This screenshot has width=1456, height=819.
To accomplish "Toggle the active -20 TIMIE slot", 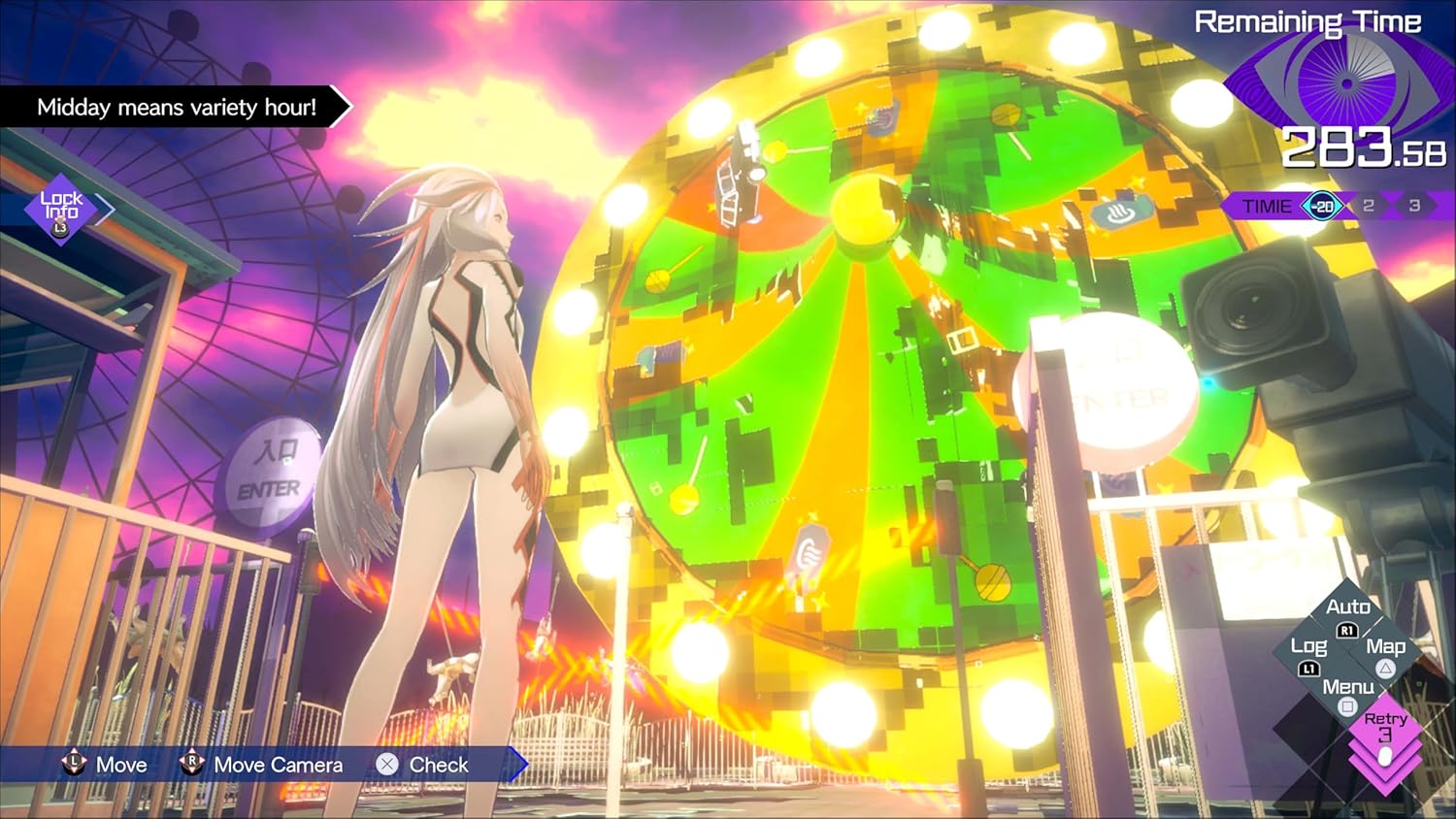I will pos(1321,206).
